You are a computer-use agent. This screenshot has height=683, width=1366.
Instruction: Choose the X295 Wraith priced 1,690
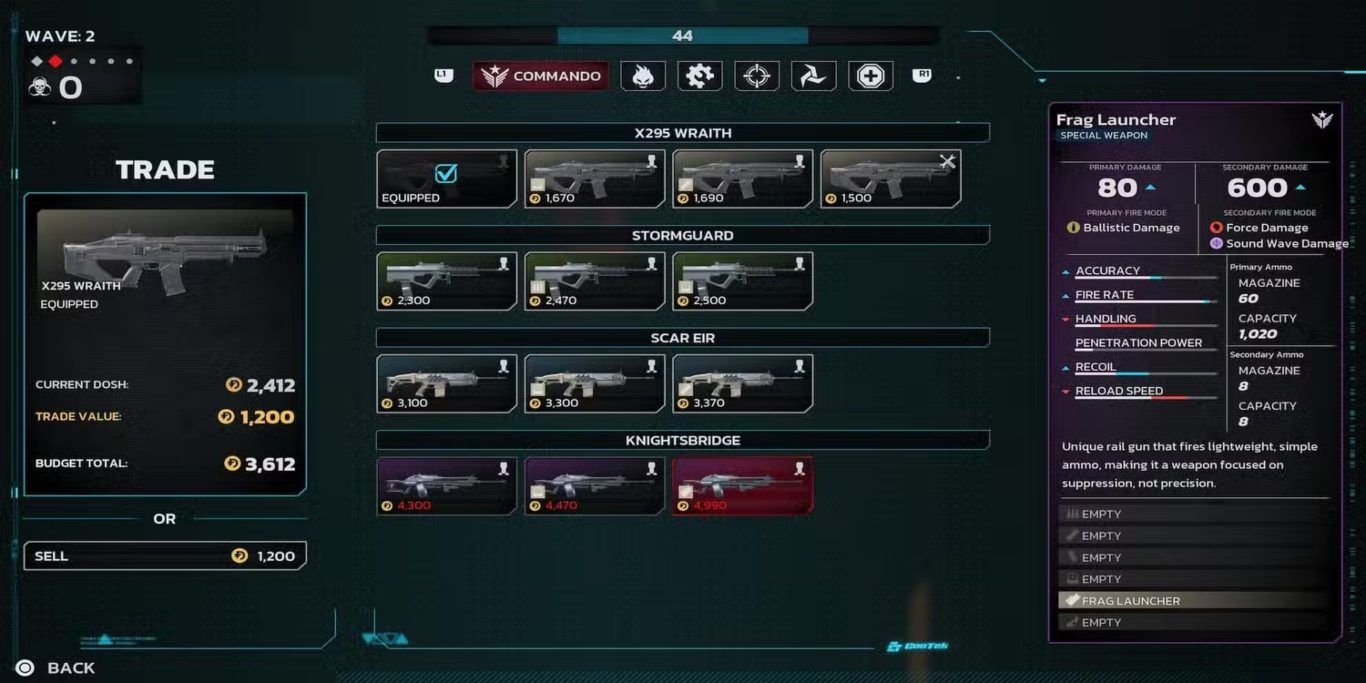coord(743,179)
